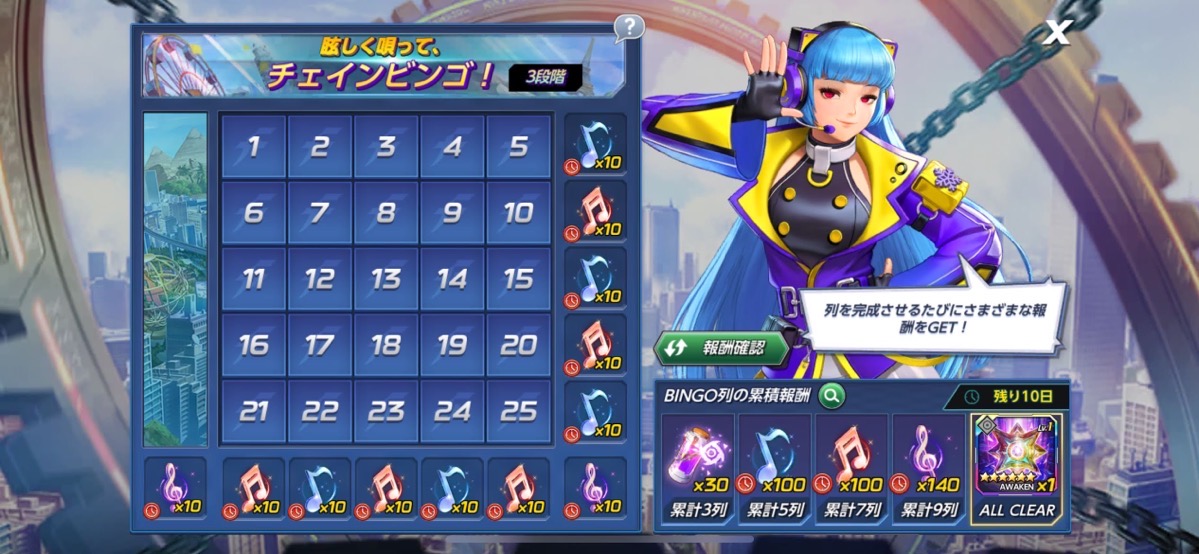The image size is (1199, 554).
Task: Select bingo tile number 21
Action: coord(253,411)
